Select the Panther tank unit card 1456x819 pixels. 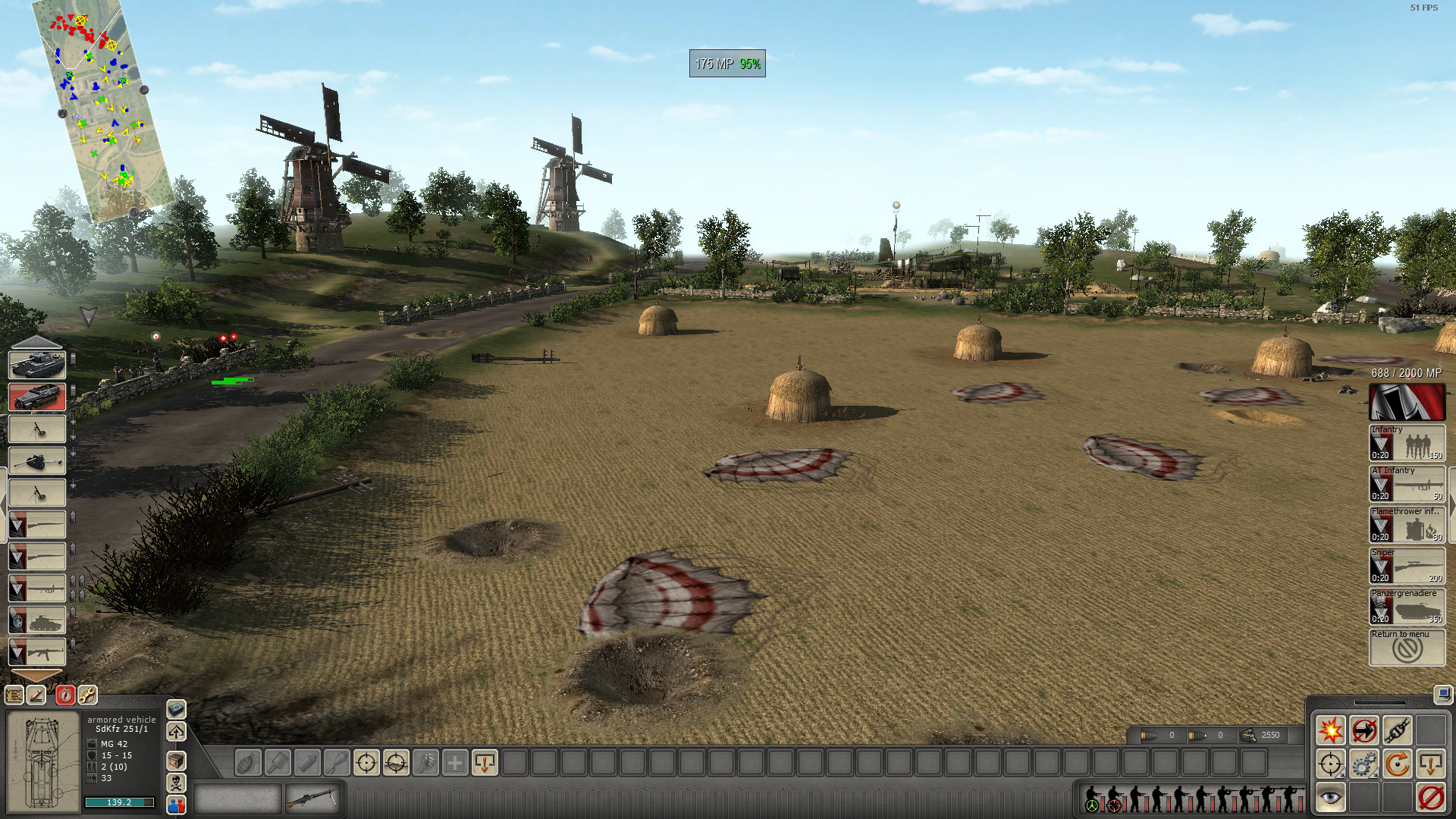coord(37,365)
